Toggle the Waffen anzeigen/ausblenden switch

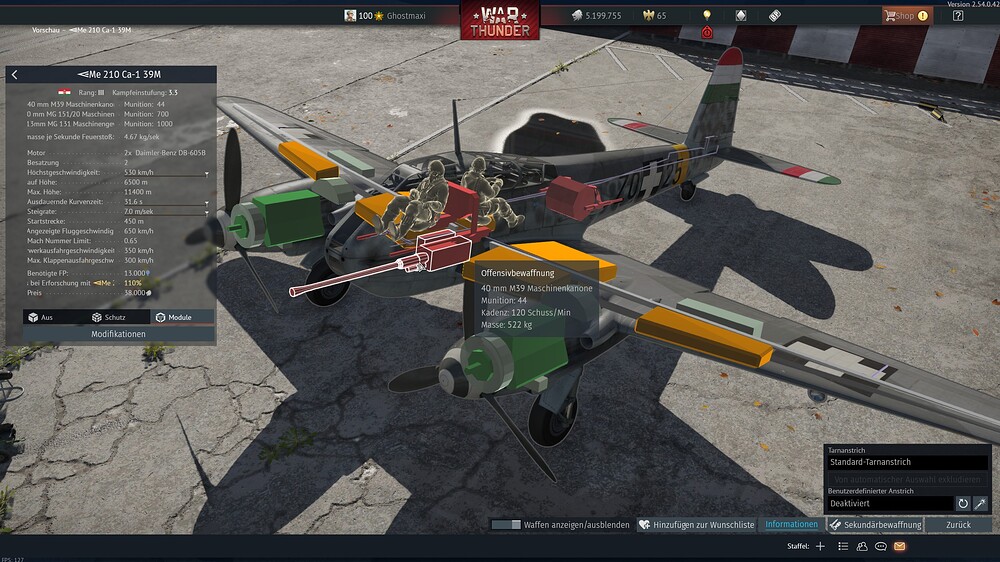pyautogui.click(x=506, y=524)
